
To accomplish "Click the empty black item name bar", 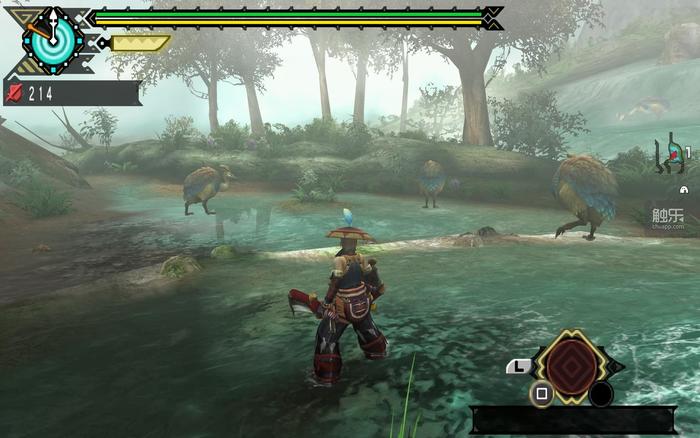I will pos(573,420).
